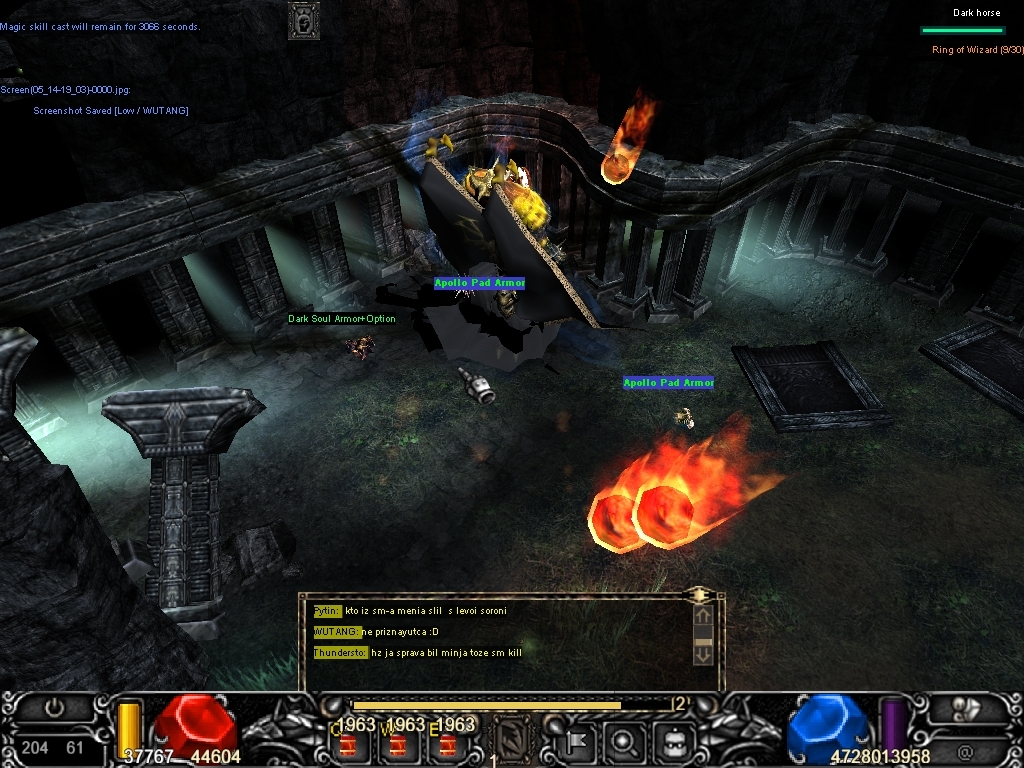Click the chat window's down arrow
Viewport: 1024px width, 768px height.
point(703,654)
